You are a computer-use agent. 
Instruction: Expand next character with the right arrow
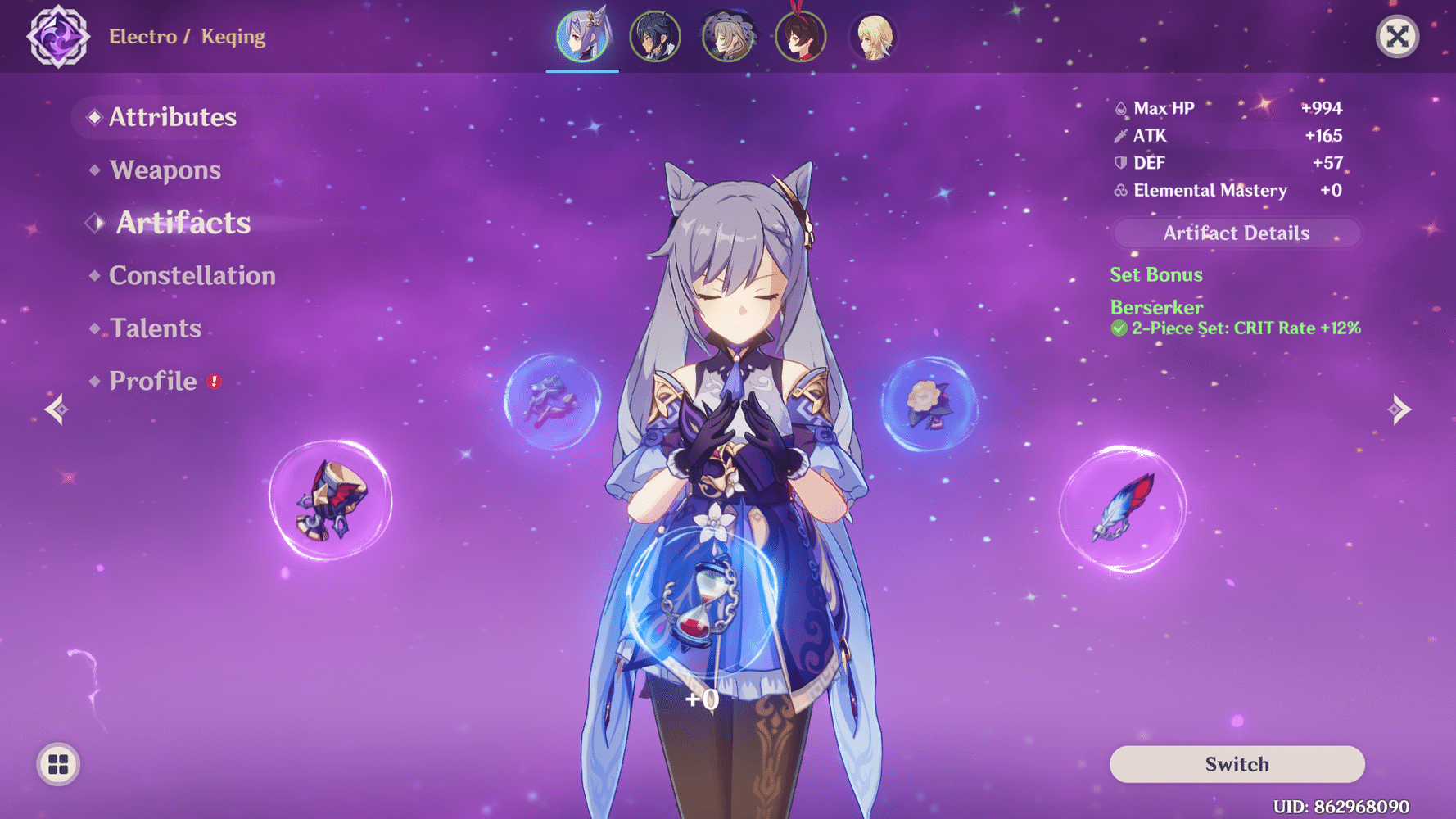(1399, 409)
